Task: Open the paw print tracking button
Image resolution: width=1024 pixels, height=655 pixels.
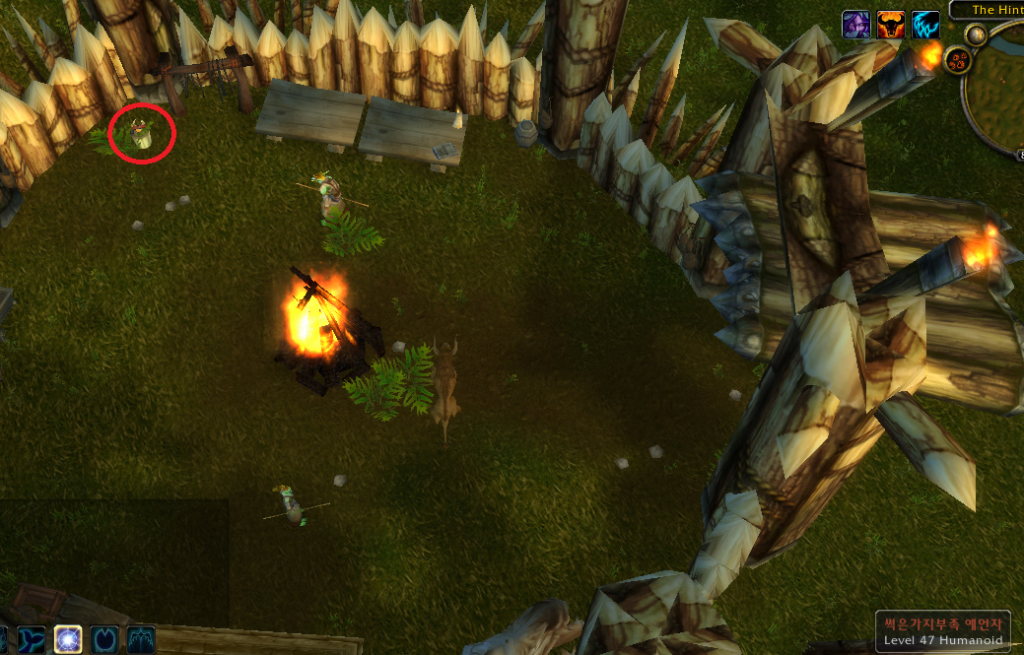Action: tap(957, 60)
